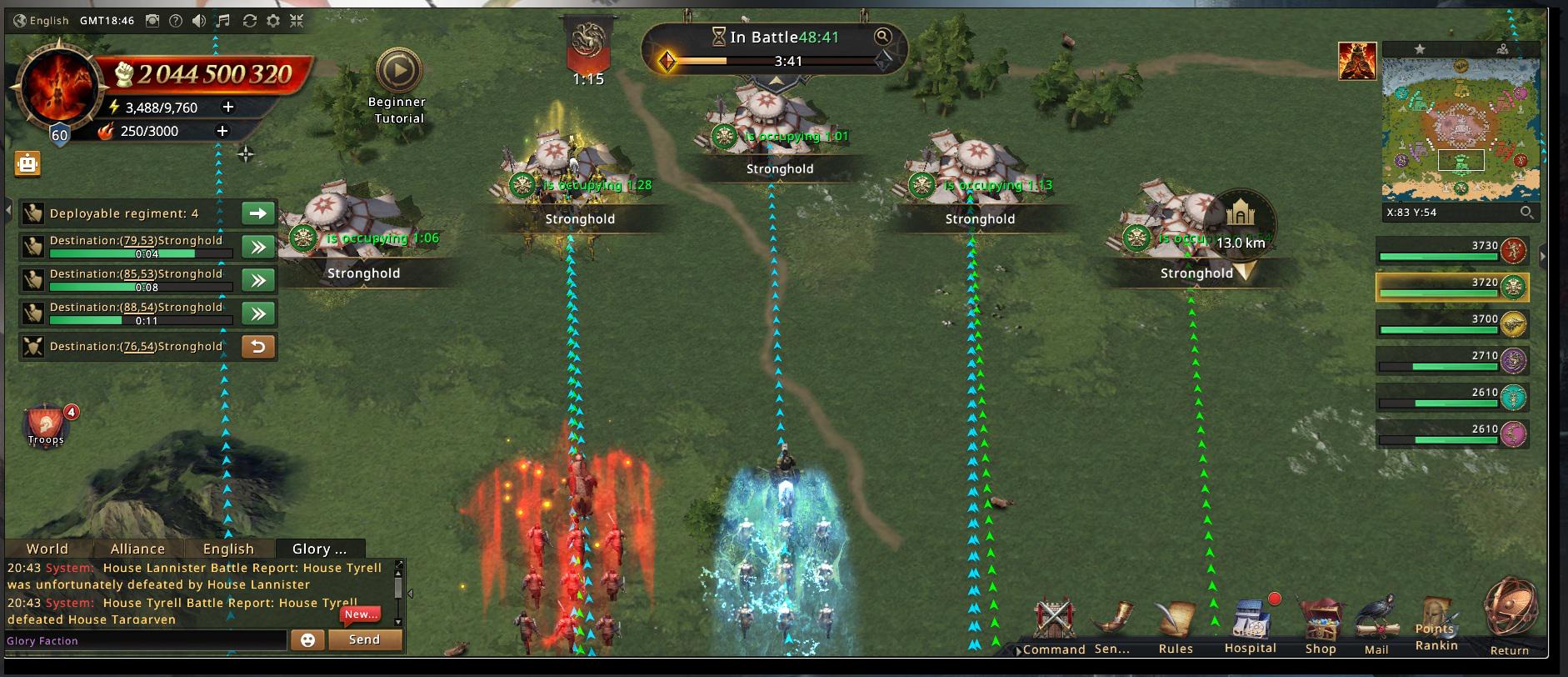The height and width of the screenshot is (677, 1568).
Task: Switch to the World chat tab
Action: 47,549
